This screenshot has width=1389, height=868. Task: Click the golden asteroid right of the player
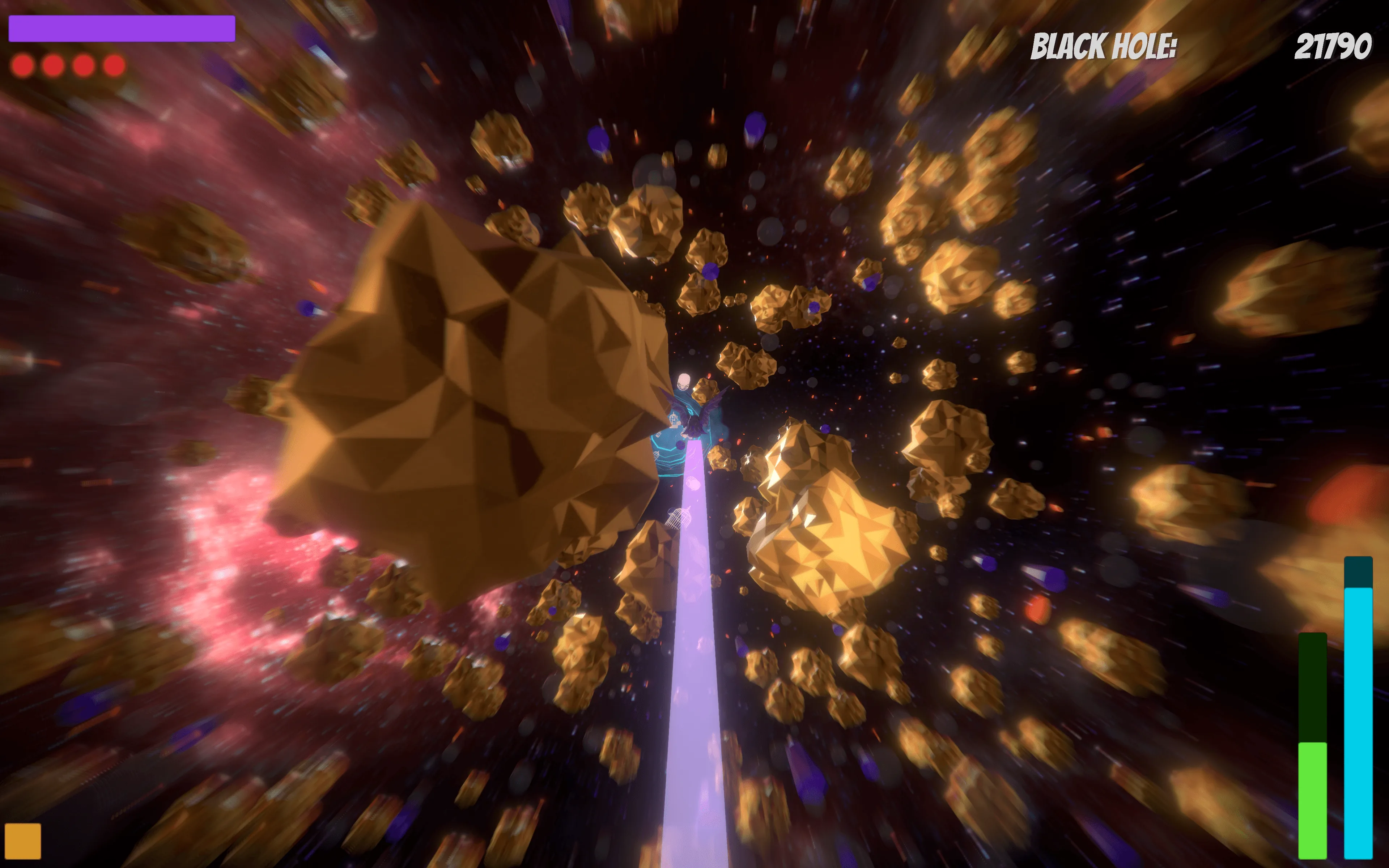[x=827, y=528]
